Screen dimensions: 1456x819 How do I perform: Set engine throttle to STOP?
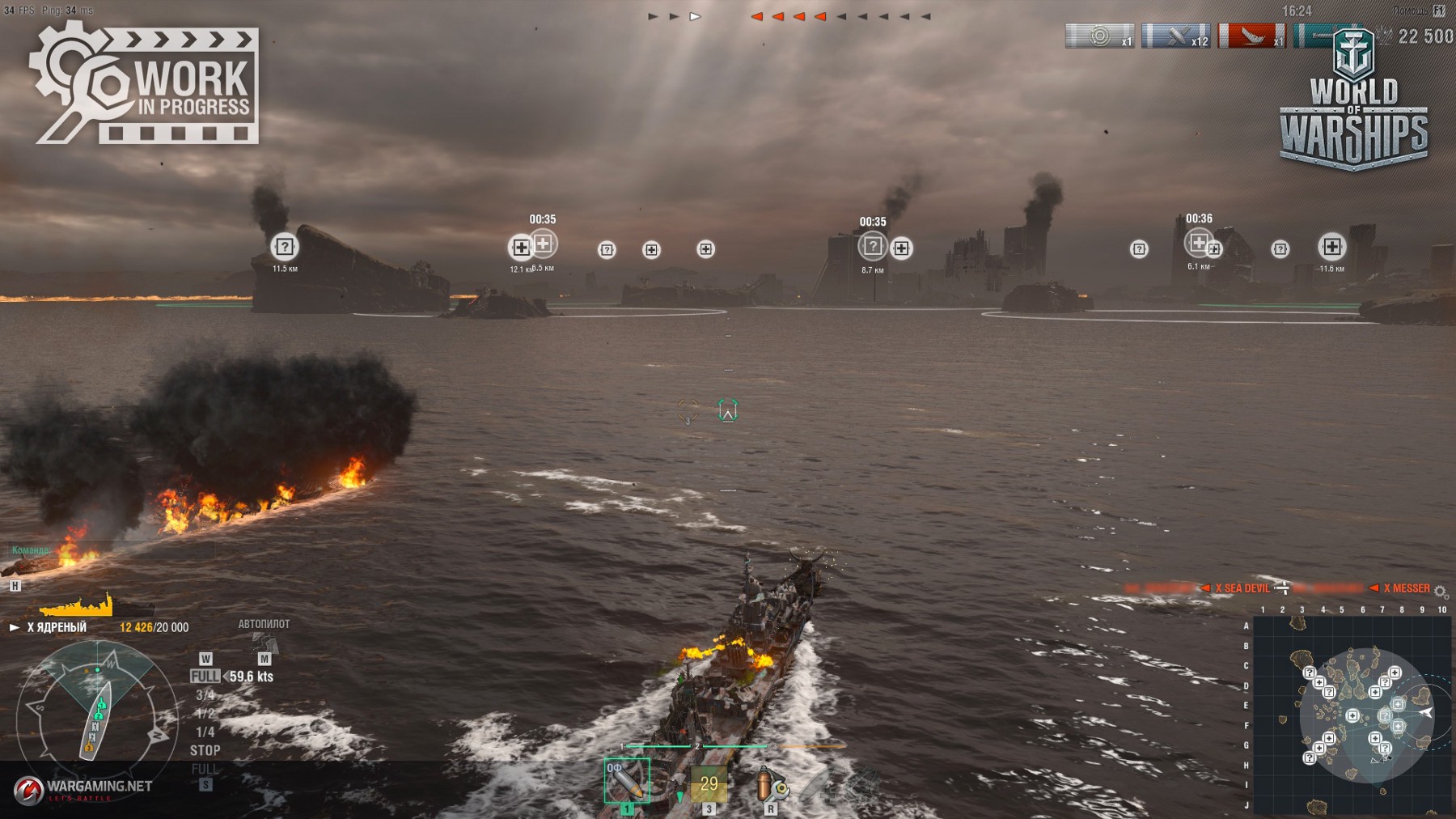[x=205, y=750]
